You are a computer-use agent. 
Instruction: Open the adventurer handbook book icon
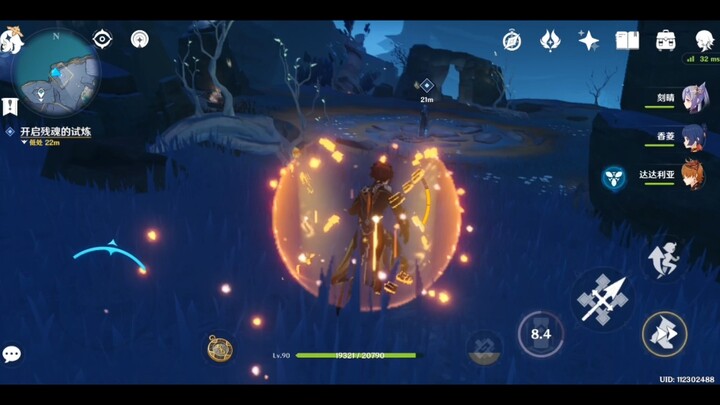(627, 41)
